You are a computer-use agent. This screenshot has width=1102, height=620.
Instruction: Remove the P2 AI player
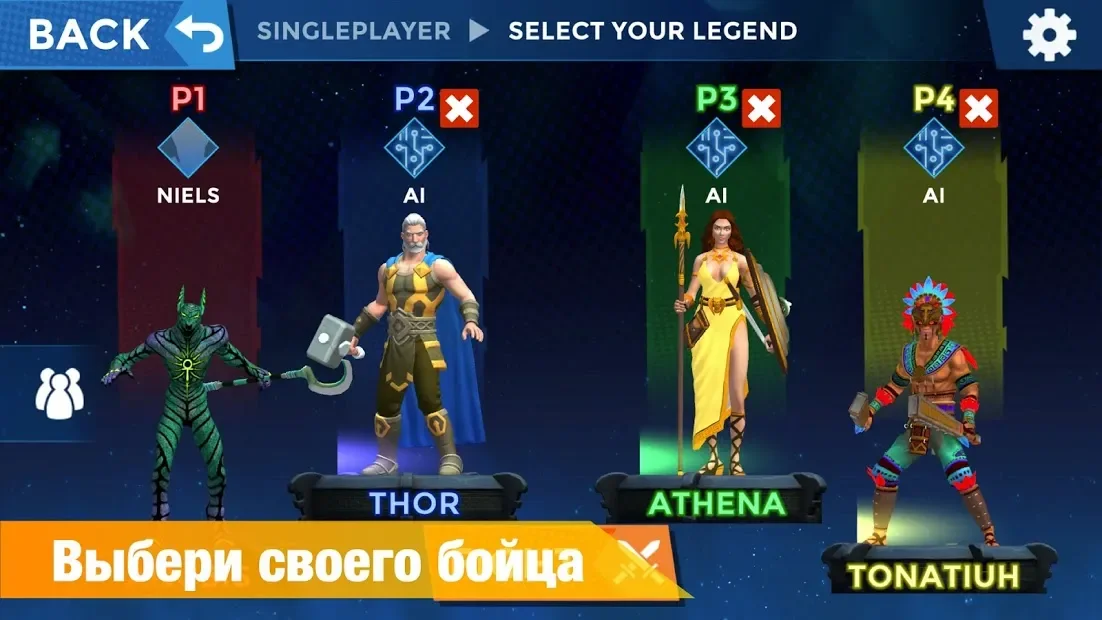[x=459, y=109]
